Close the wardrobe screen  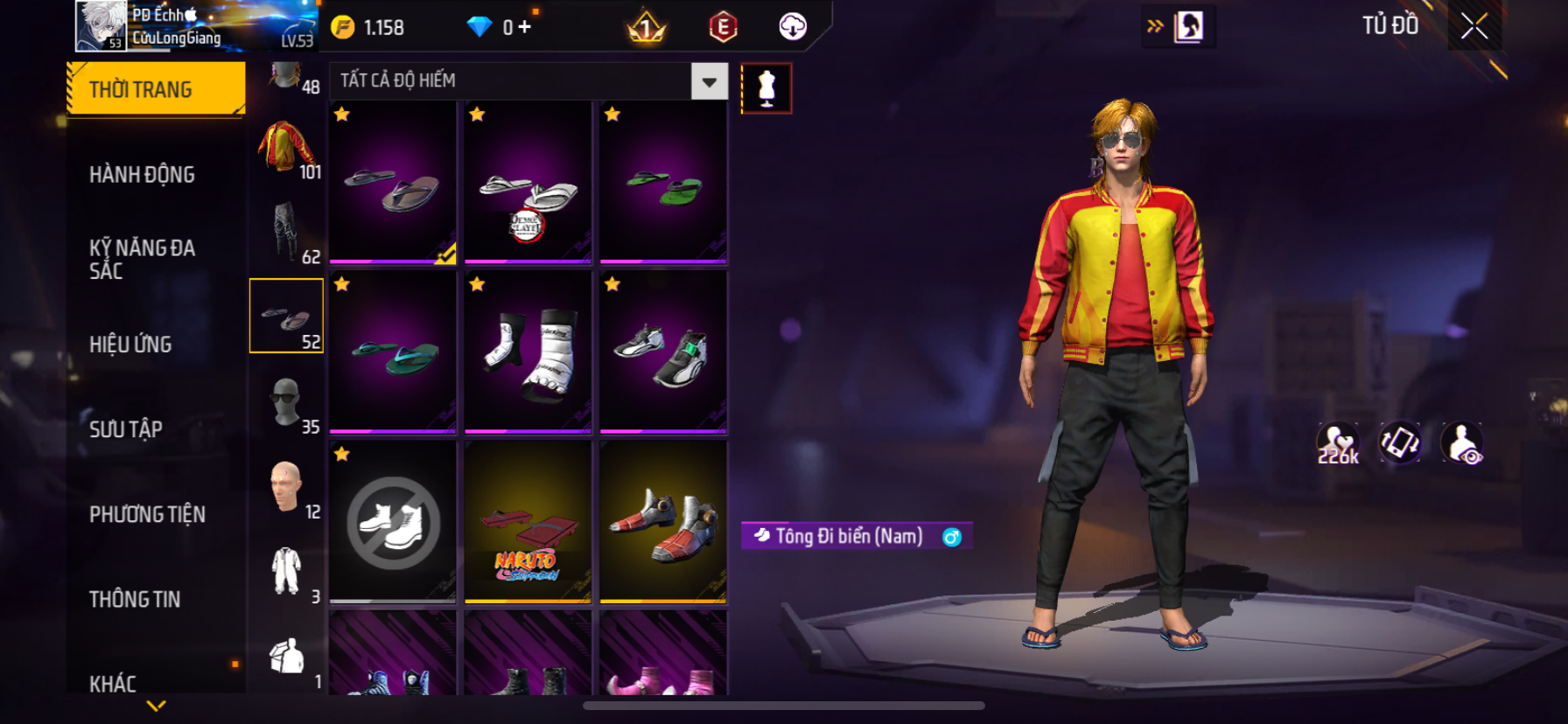coord(1474,26)
